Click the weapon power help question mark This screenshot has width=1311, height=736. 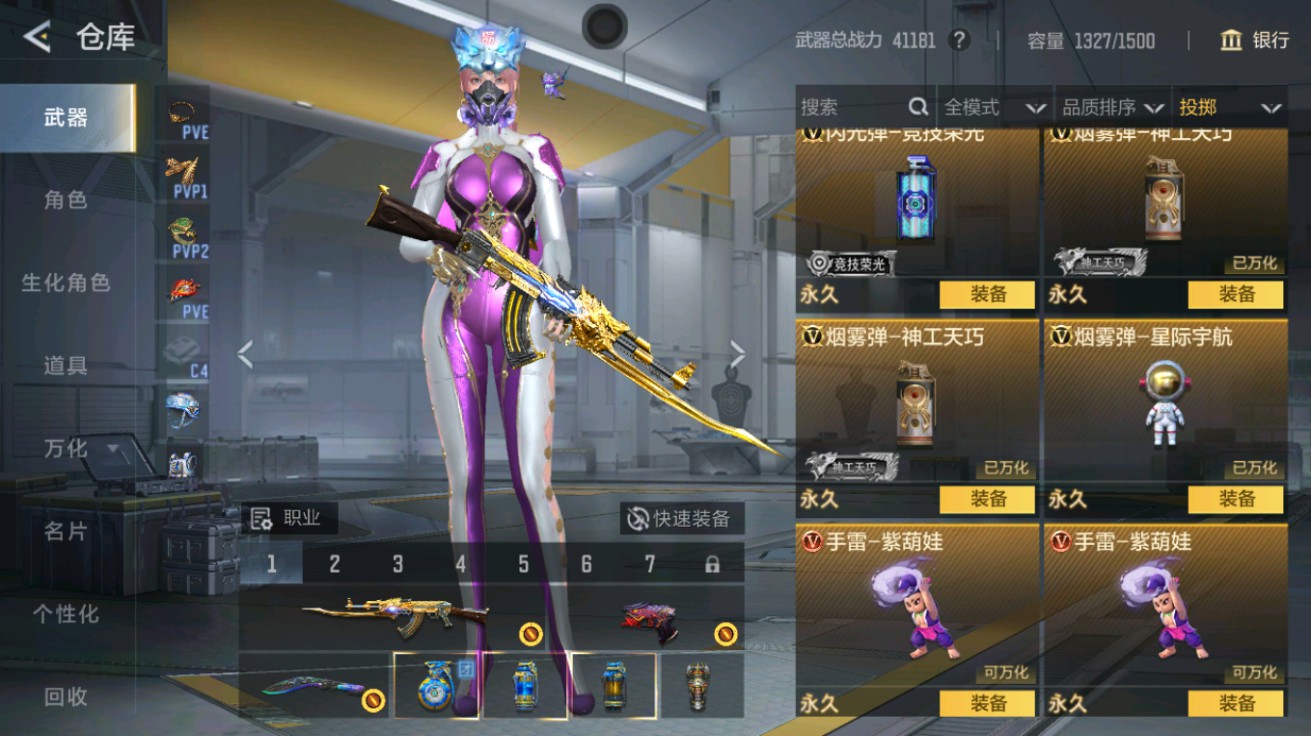click(959, 40)
